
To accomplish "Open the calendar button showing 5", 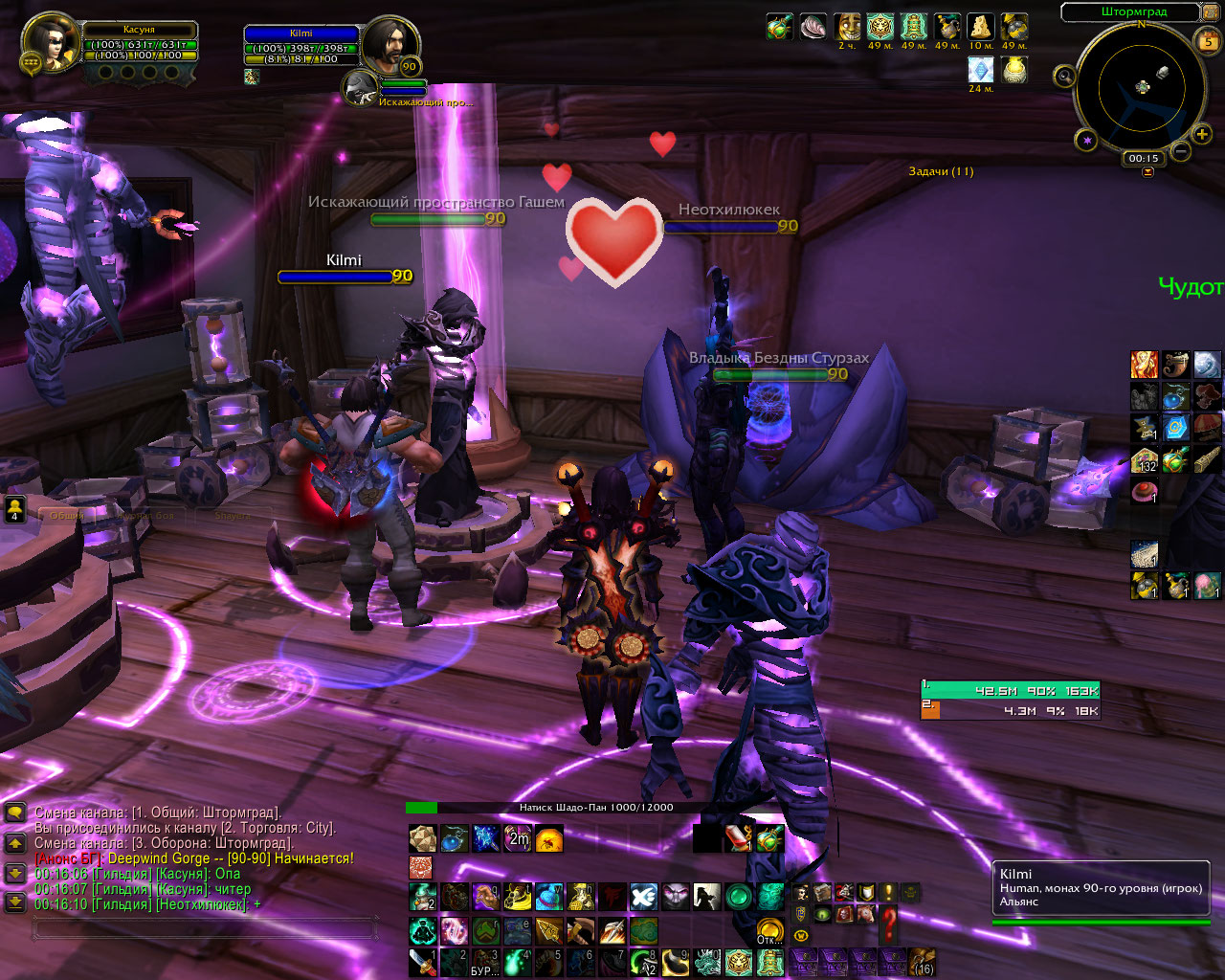I will click(x=1208, y=41).
